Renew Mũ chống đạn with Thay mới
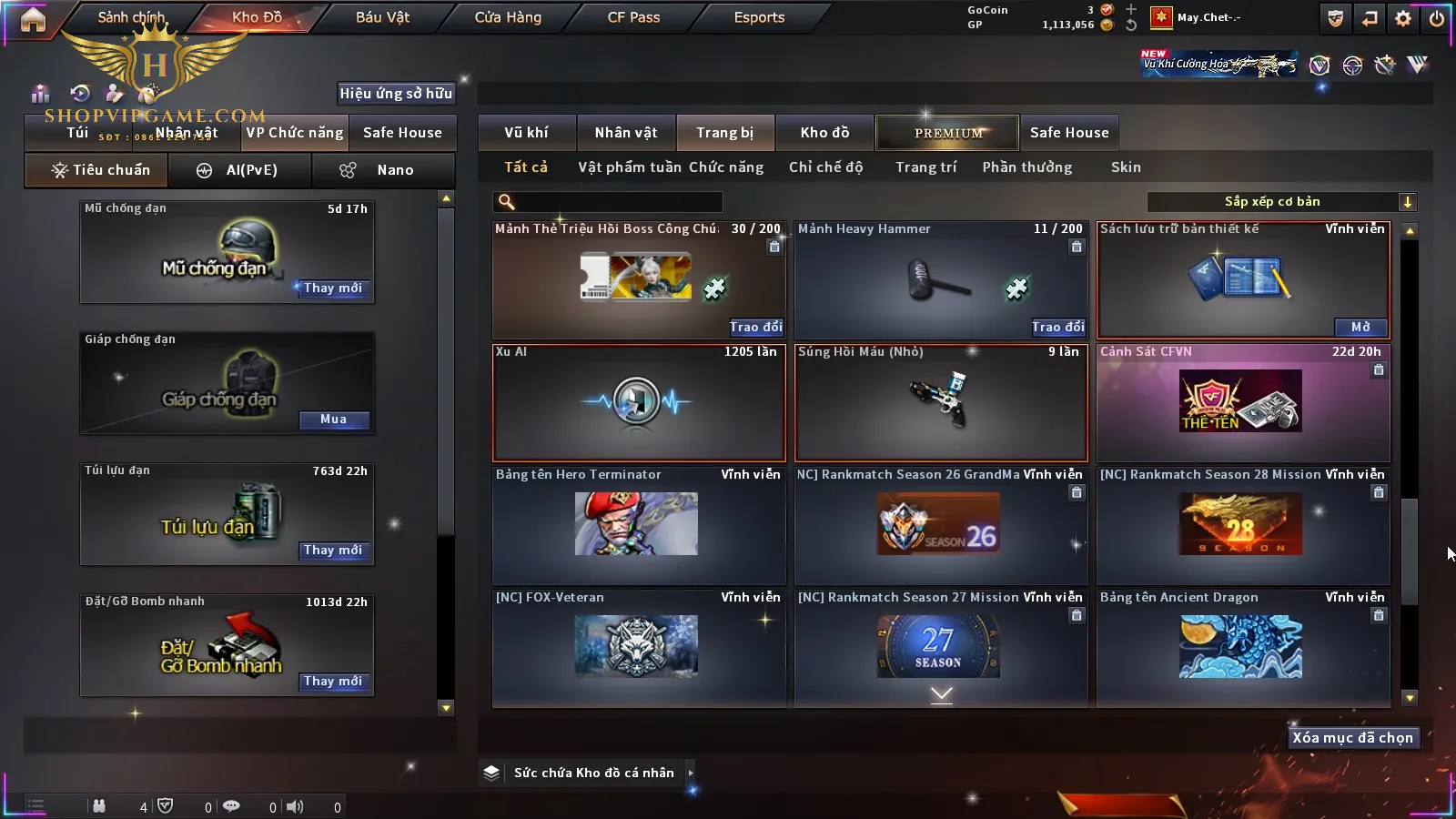Screen dimensions: 1456x819 (333, 288)
